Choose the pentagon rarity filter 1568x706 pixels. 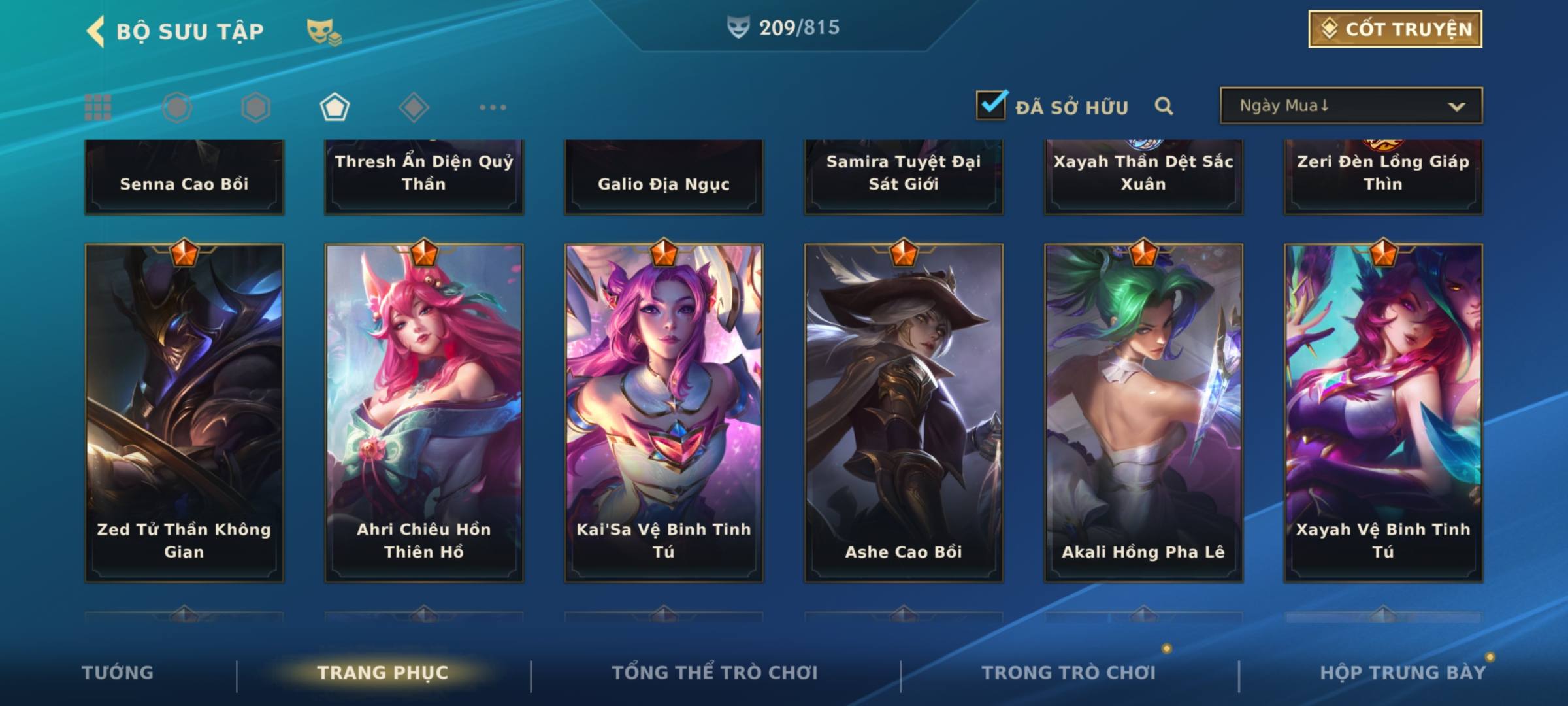(x=335, y=107)
